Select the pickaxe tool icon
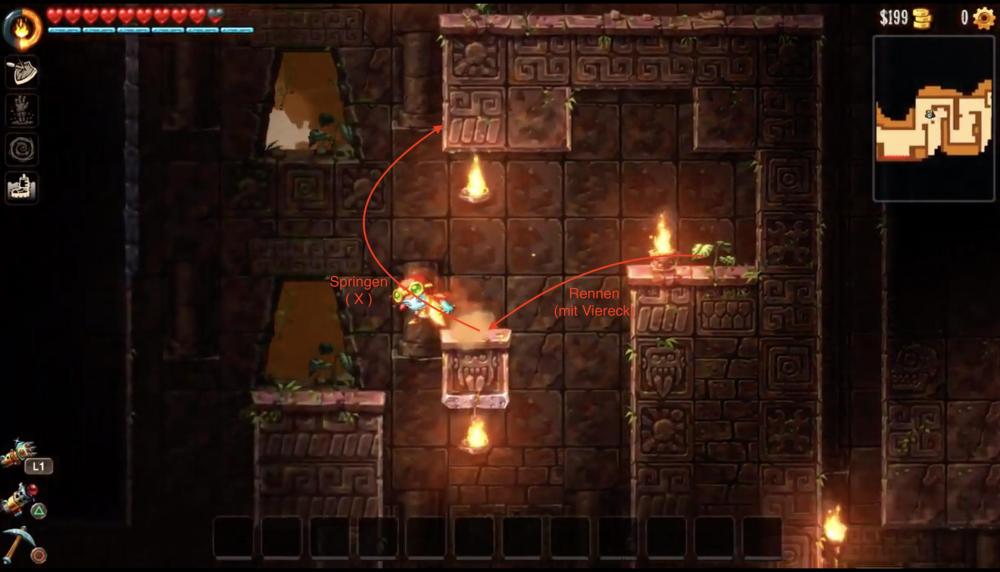The height and width of the screenshot is (572, 1000). 20,541
